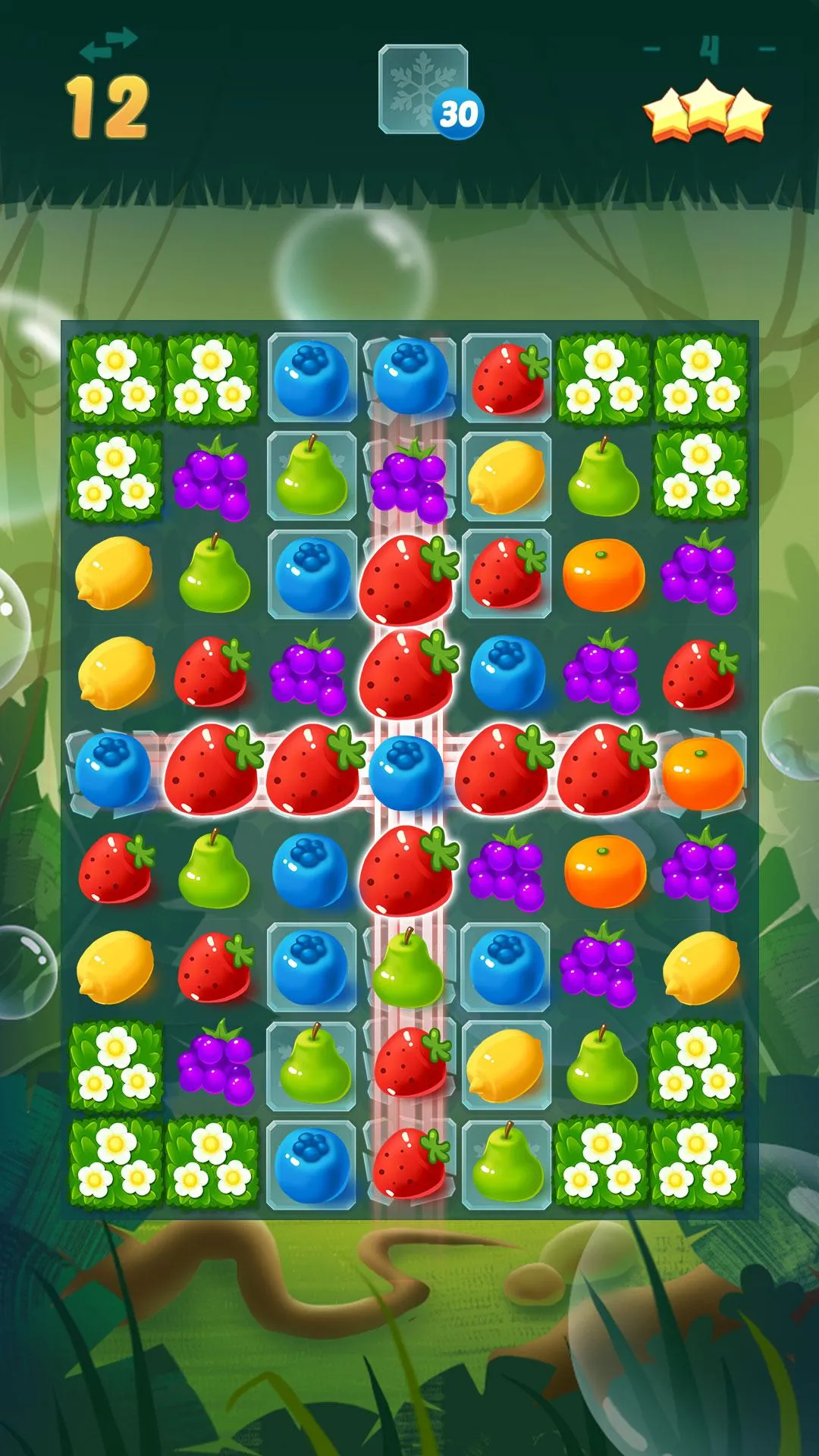
Task: Tap the orange frozen in an ice block
Action: (701, 772)
